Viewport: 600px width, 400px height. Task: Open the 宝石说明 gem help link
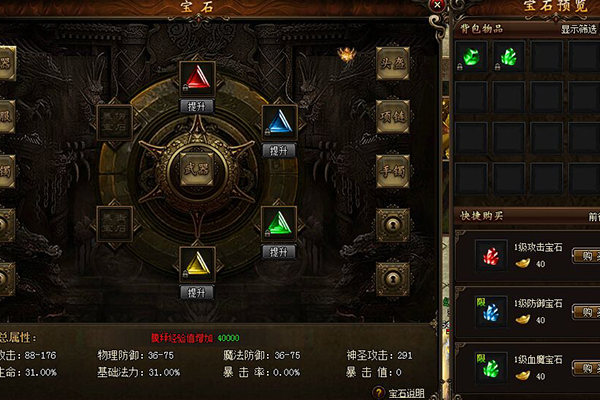point(406,392)
